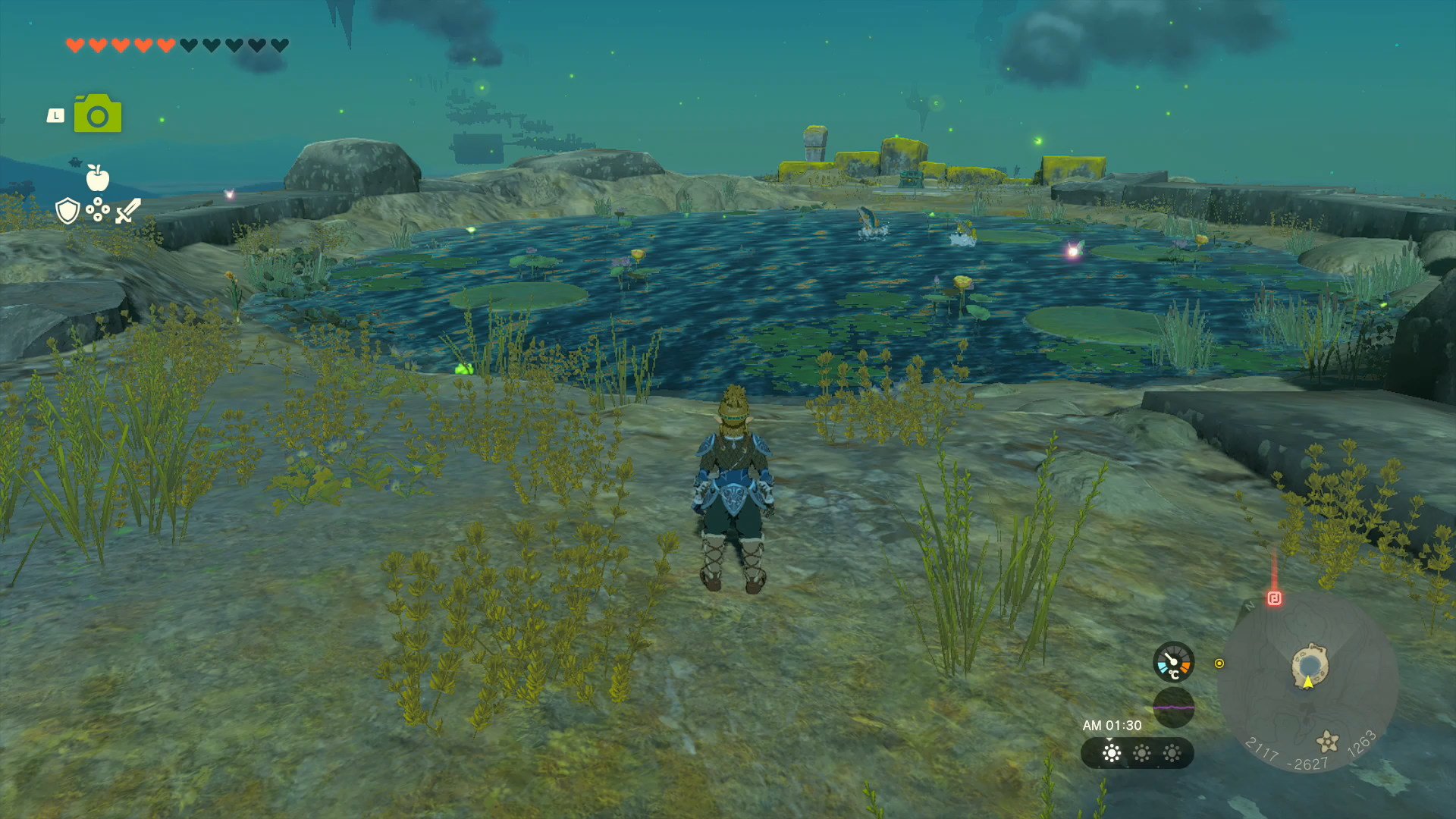1456x819 pixels.
Task: Check the temperature gauge icon
Action: pos(1173,663)
